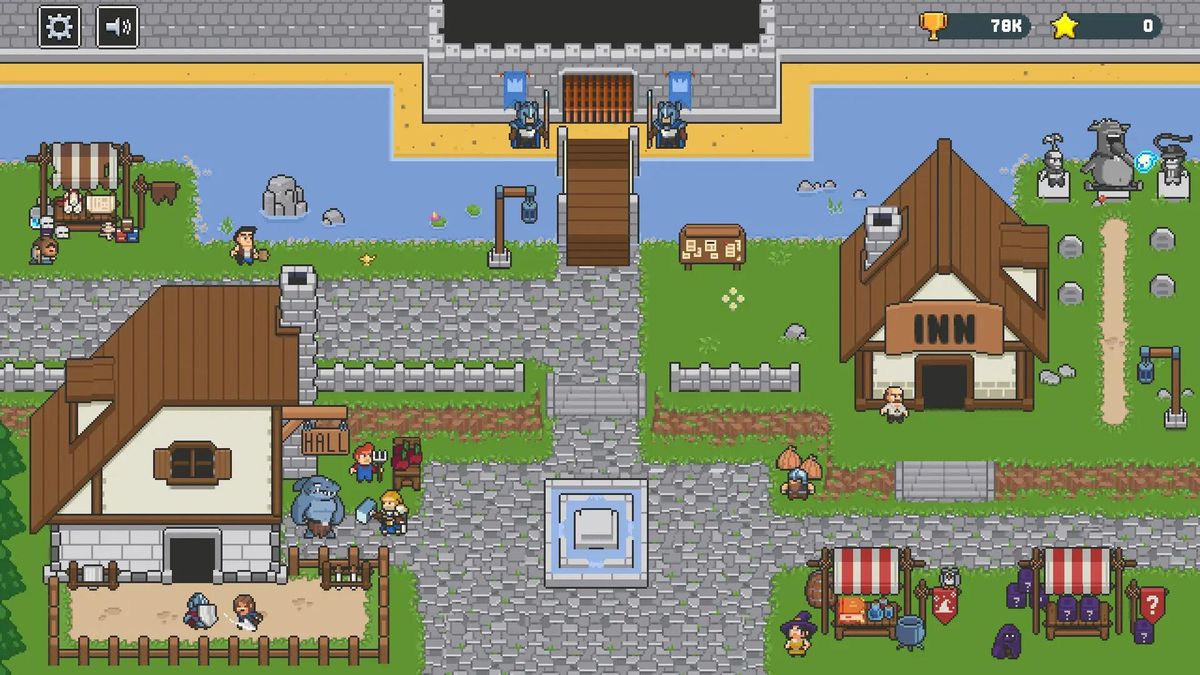
Task: Open the gear settings menu
Action: click(59, 27)
